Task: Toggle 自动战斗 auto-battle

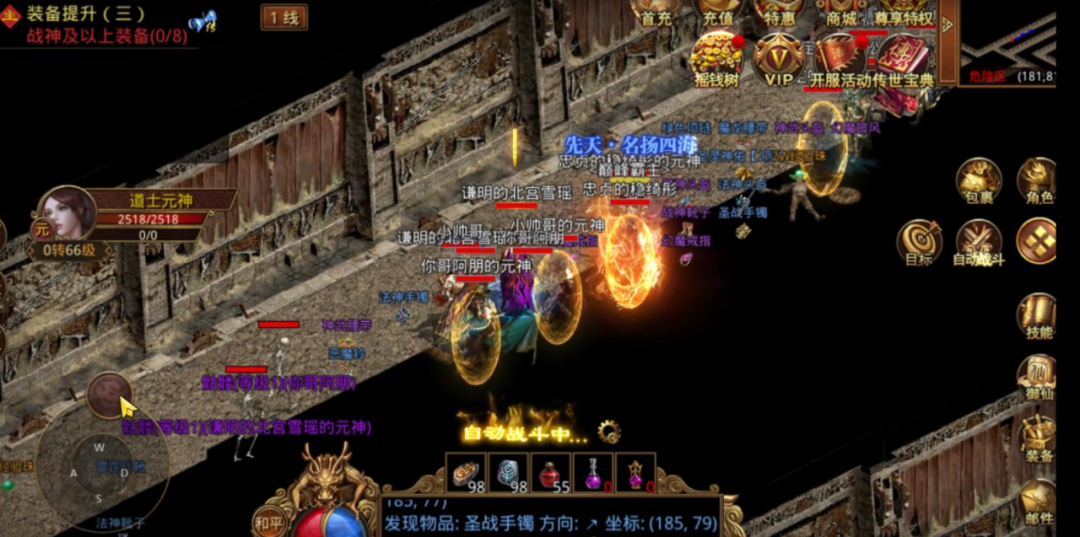Action: point(979,242)
